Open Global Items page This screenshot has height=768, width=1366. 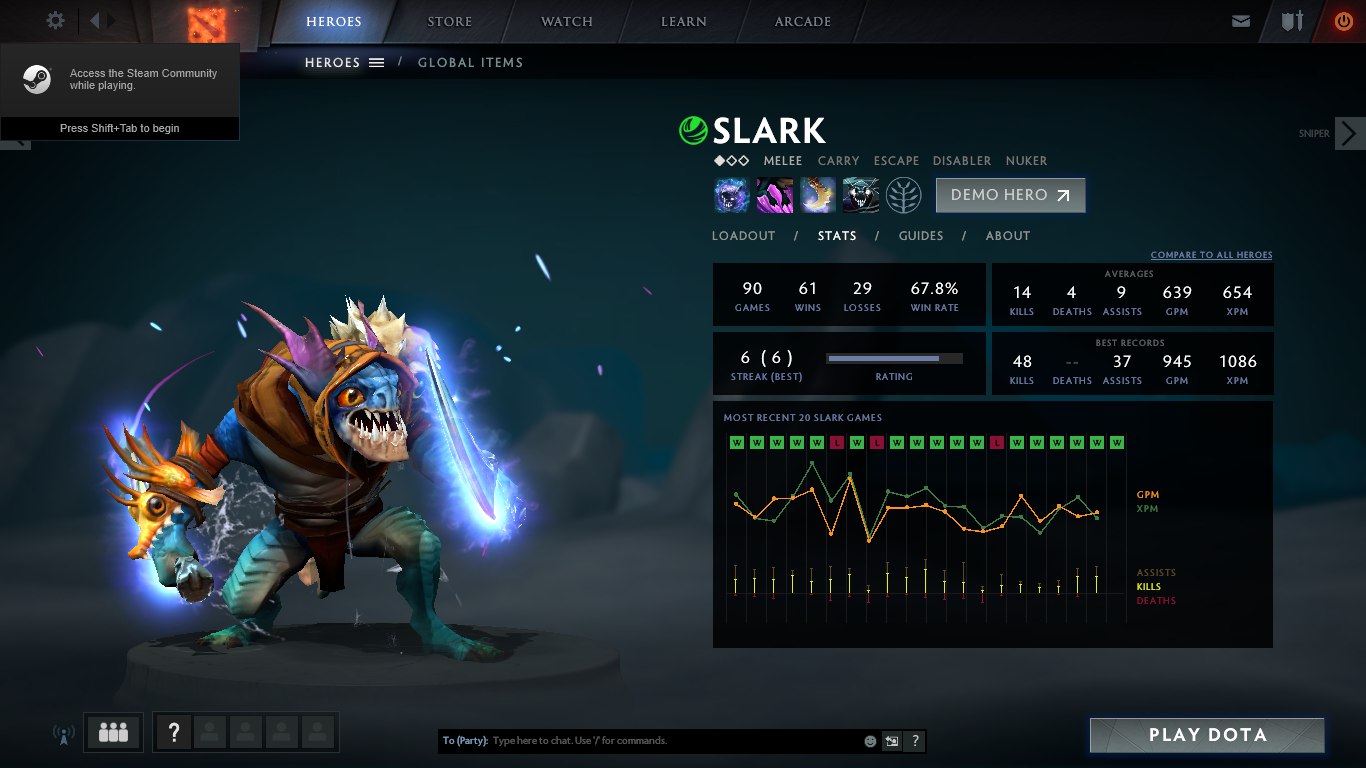pyautogui.click(x=470, y=62)
